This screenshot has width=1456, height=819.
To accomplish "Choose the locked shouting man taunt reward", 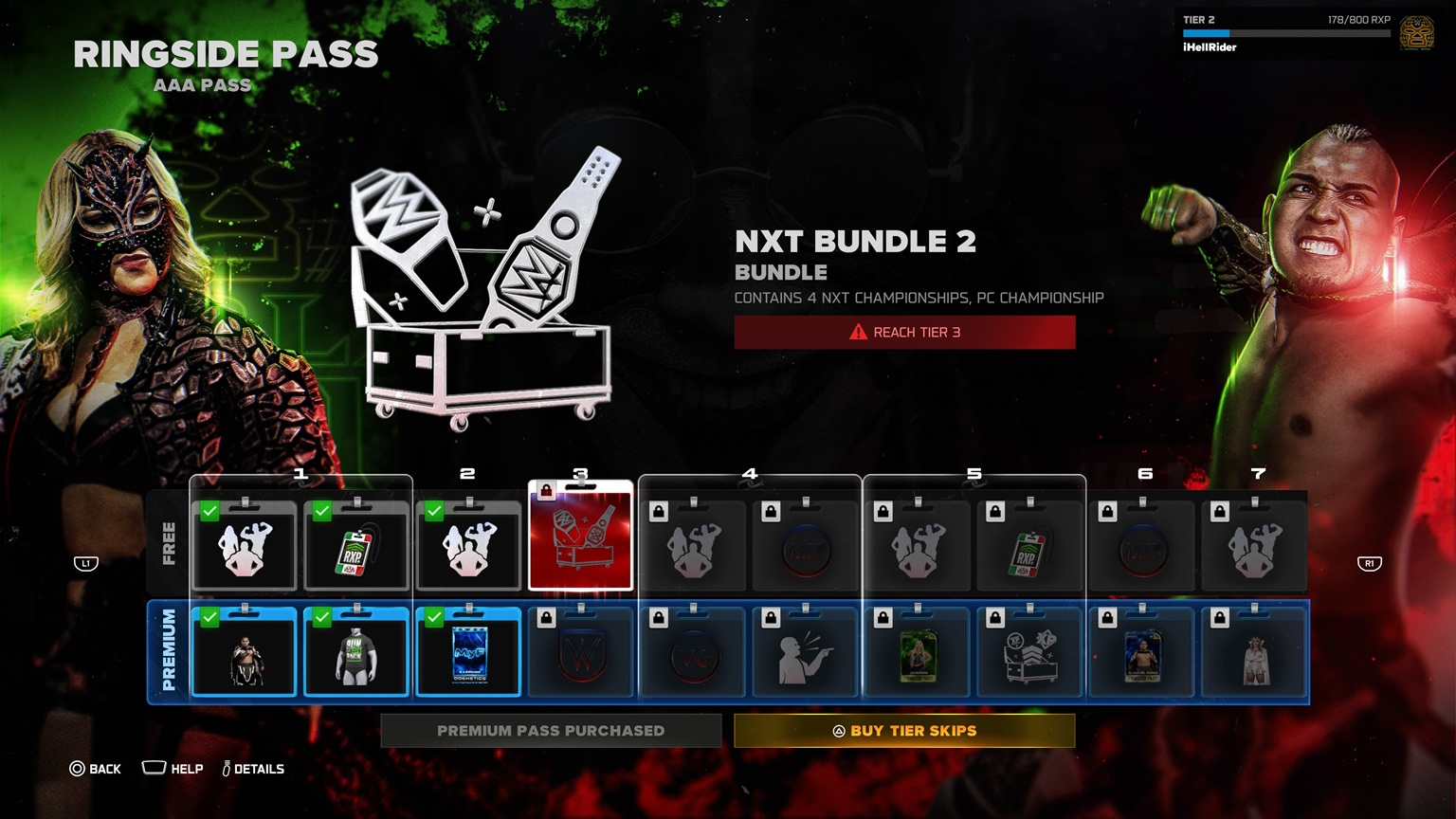I will (x=805, y=653).
